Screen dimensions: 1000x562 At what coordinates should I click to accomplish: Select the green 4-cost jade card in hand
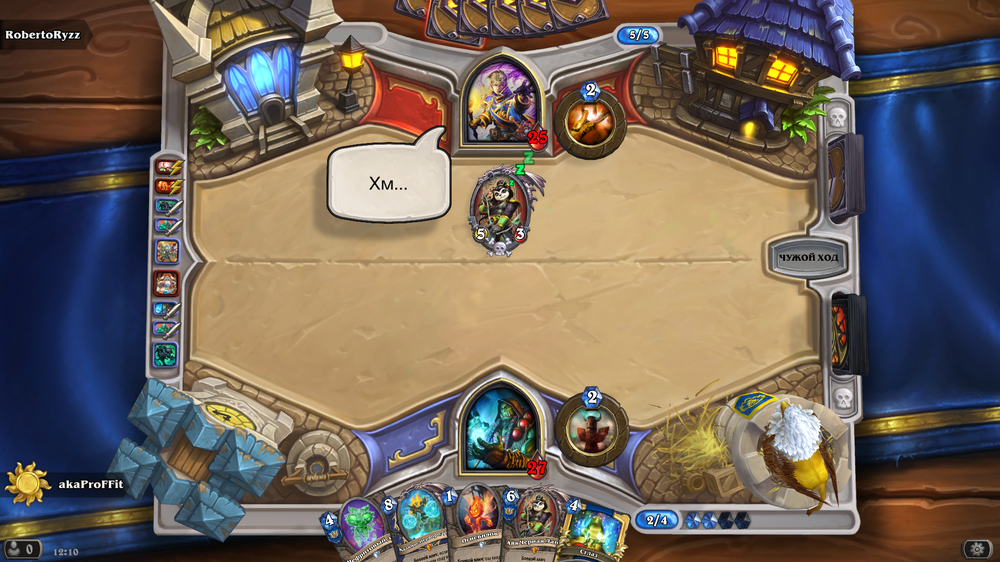click(360, 525)
